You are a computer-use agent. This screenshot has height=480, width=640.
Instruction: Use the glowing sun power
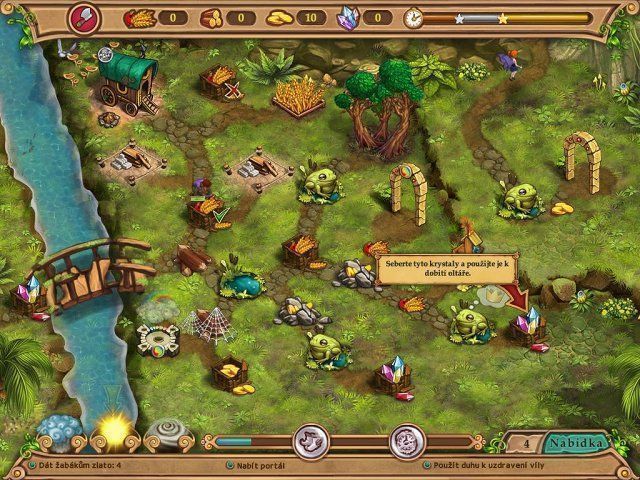(x=112, y=431)
